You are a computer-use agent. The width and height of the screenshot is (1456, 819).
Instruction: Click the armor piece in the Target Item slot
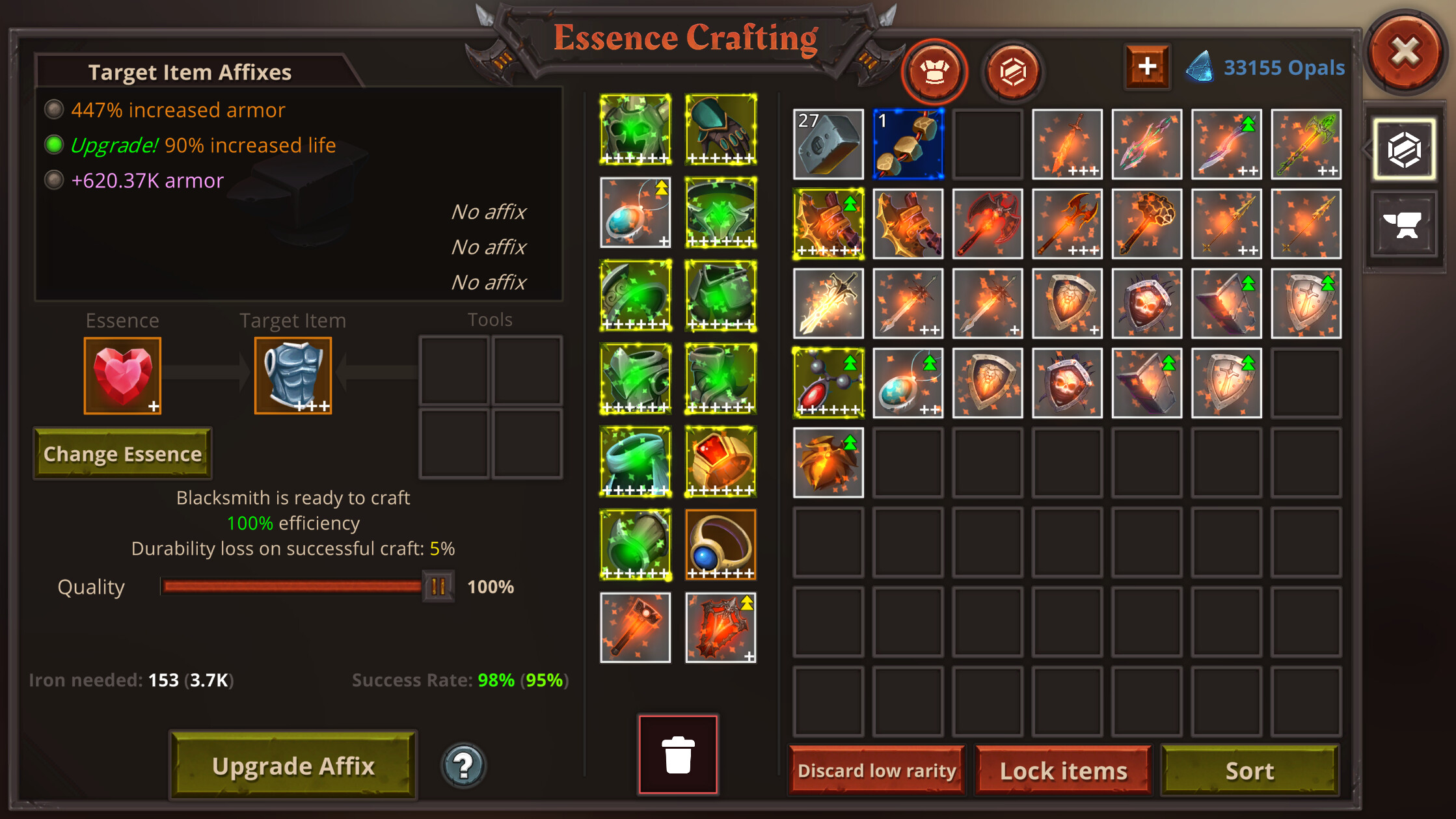[293, 375]
